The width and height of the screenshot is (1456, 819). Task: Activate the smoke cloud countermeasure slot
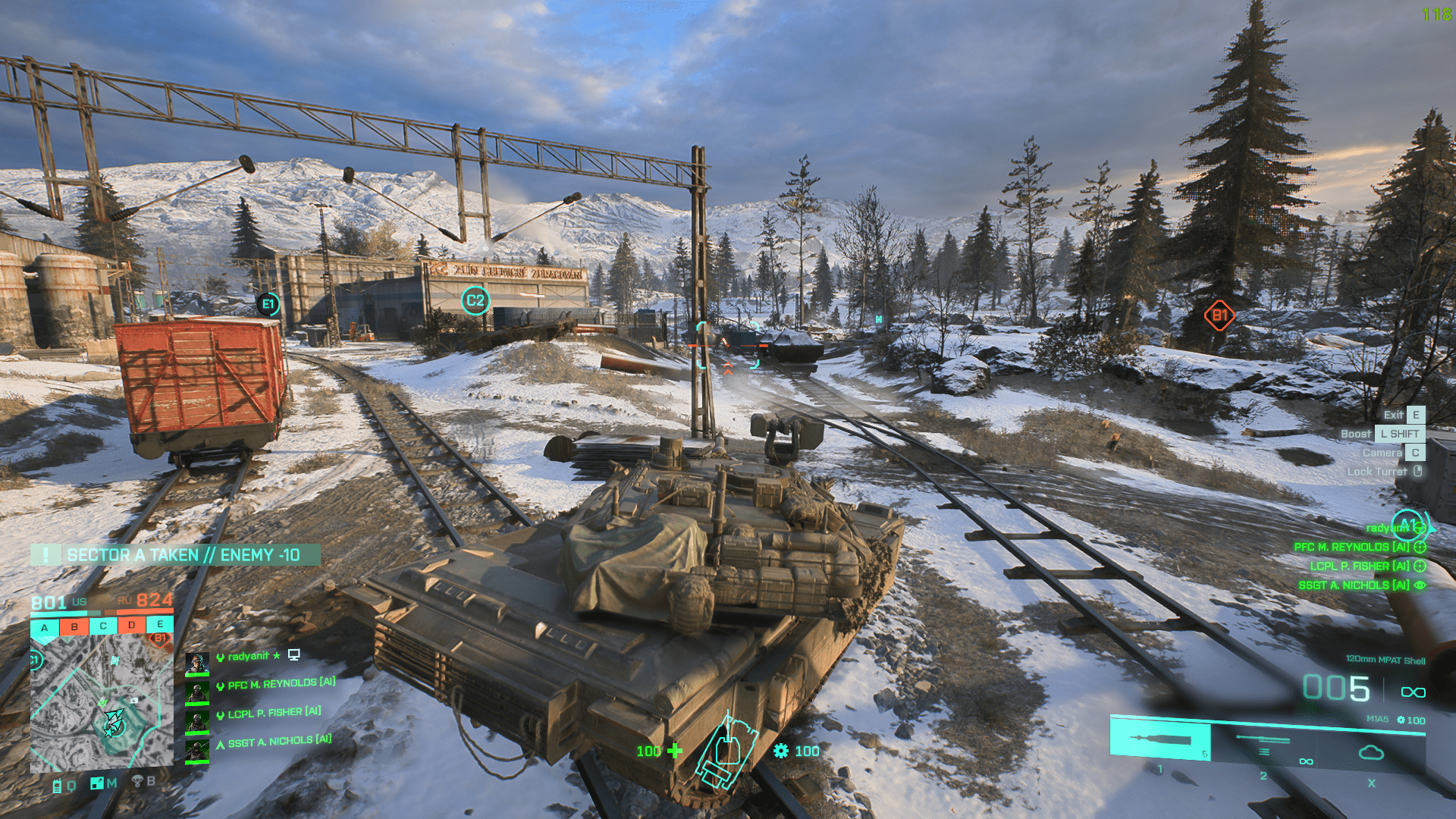click(1371, 752)
